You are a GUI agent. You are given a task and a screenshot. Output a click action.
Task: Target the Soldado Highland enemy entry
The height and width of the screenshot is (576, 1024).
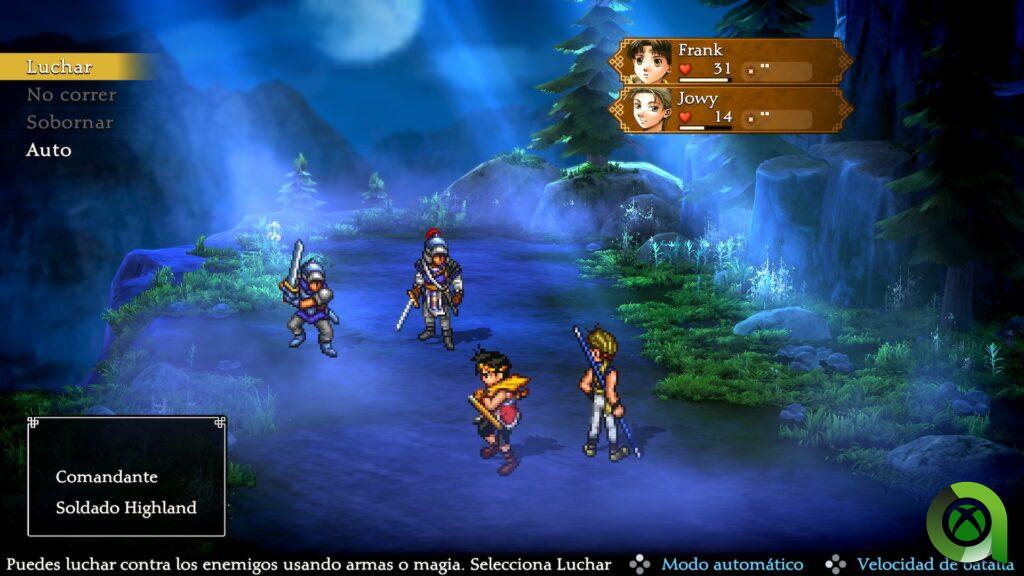(x=126, y=507)
